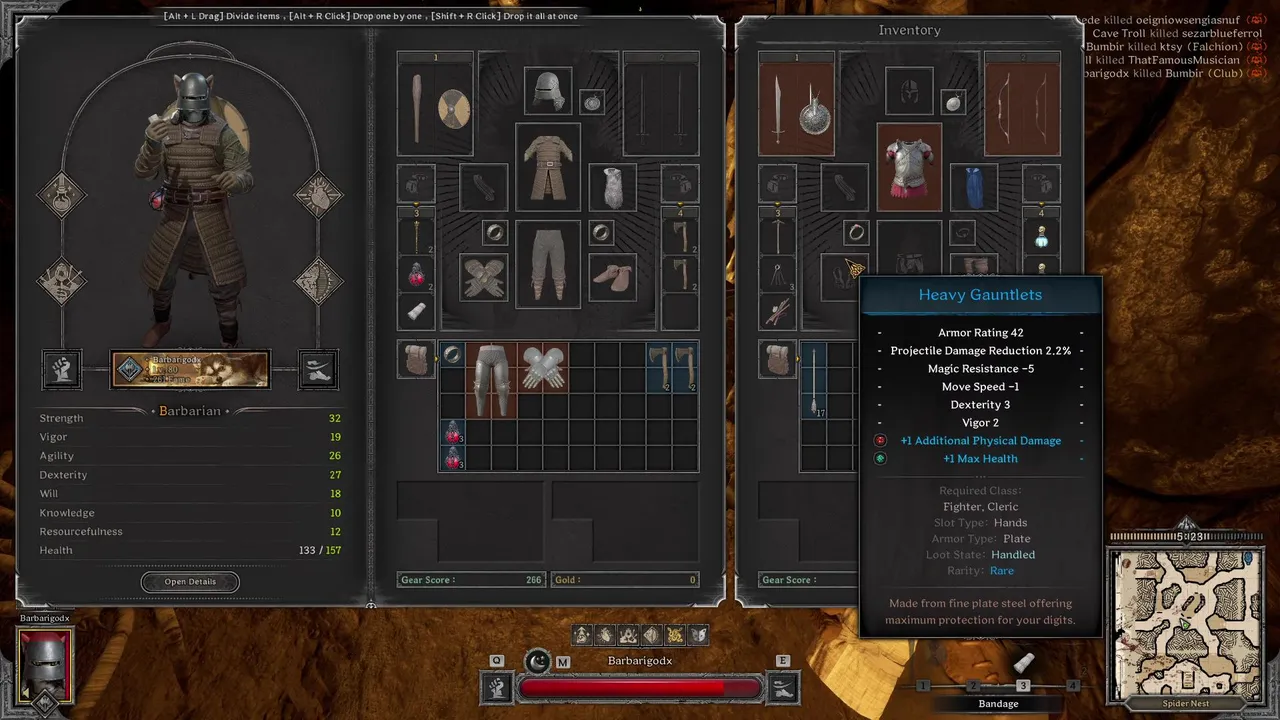Click the equipped visored helmet slot

[547, 91]
